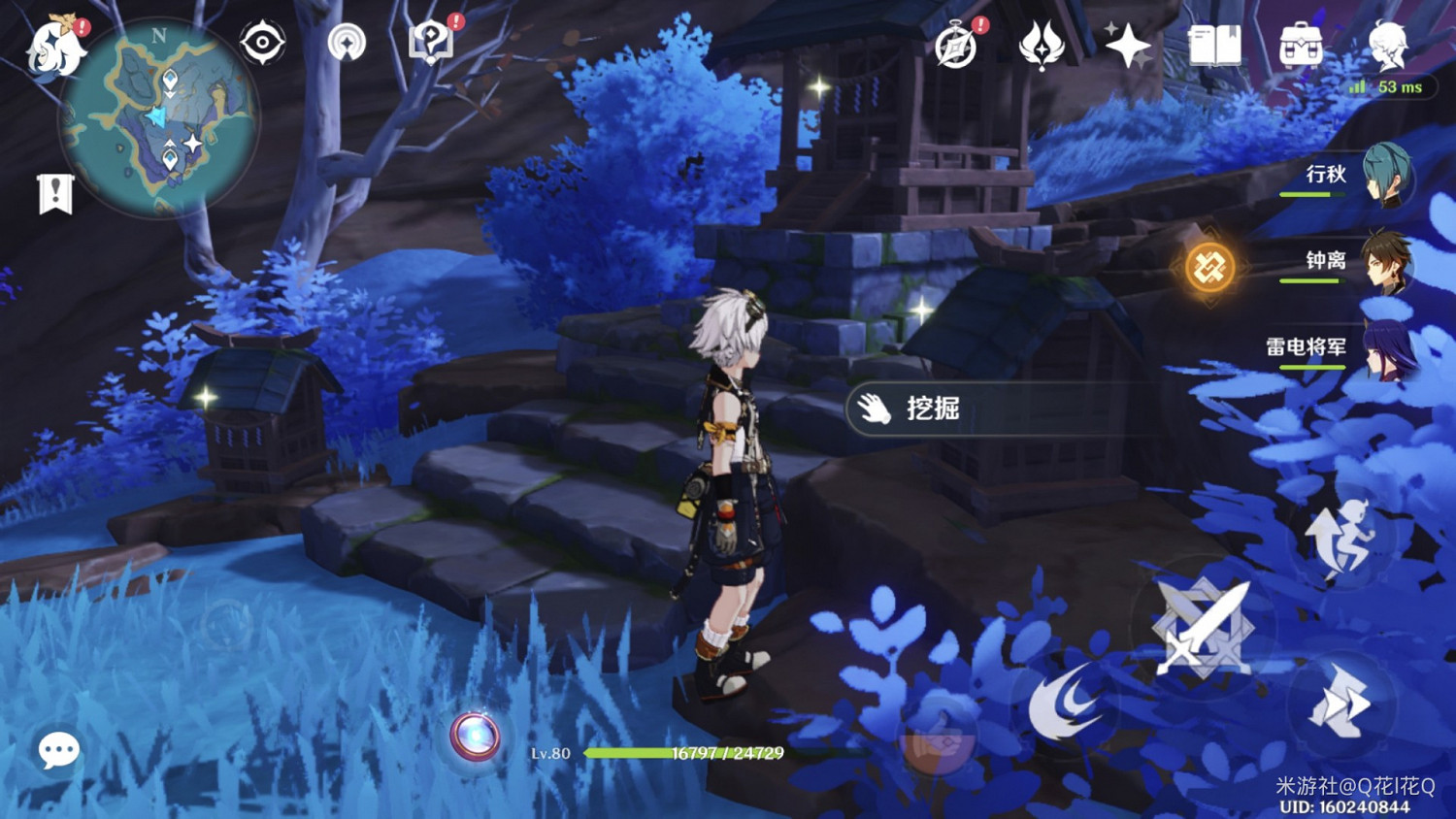Open the Adventurer Handbook book icon
The width and height of the screenshot is (1456, 819).
1215,44
